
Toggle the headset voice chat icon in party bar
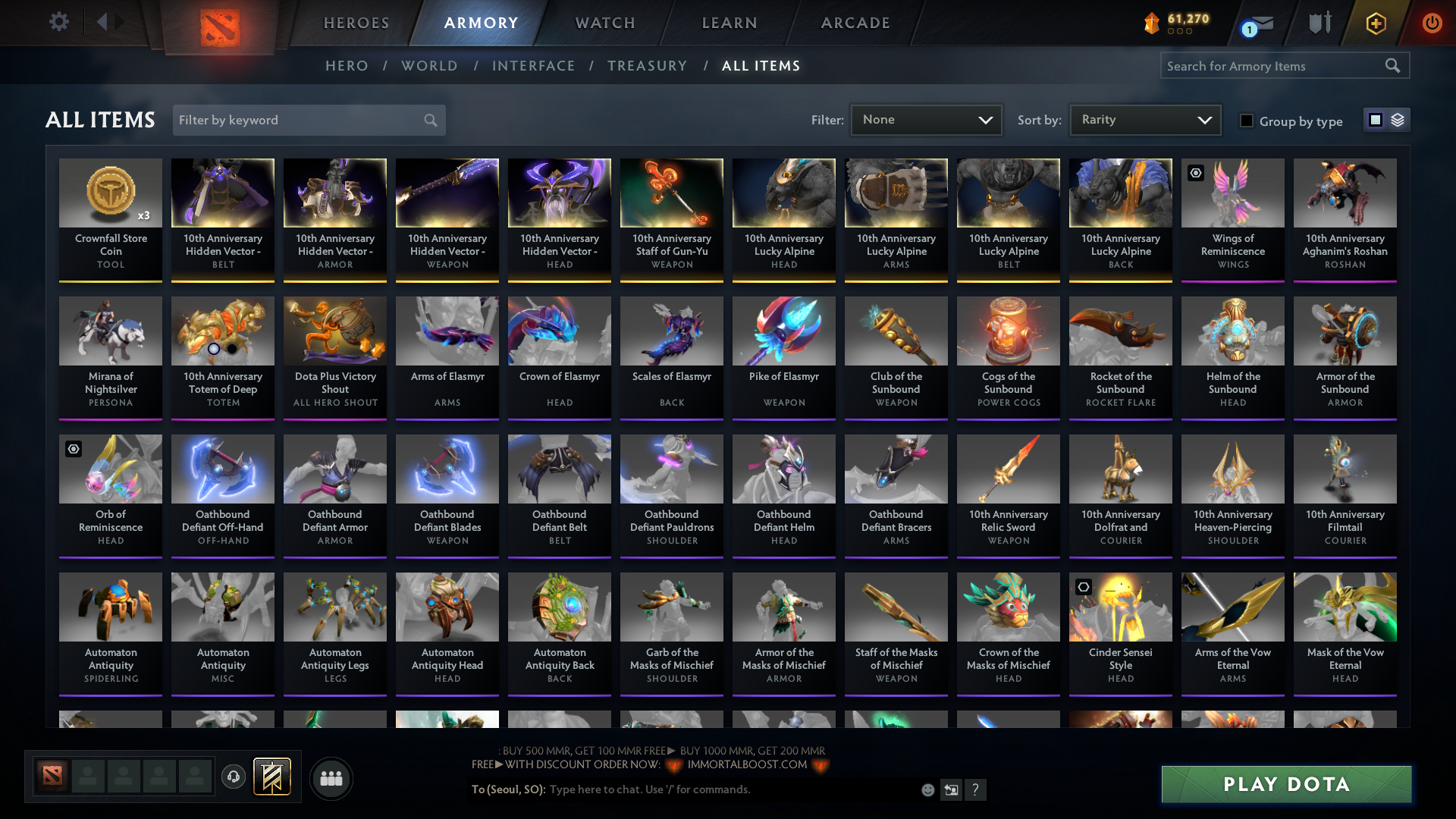(x=234, y=777)
